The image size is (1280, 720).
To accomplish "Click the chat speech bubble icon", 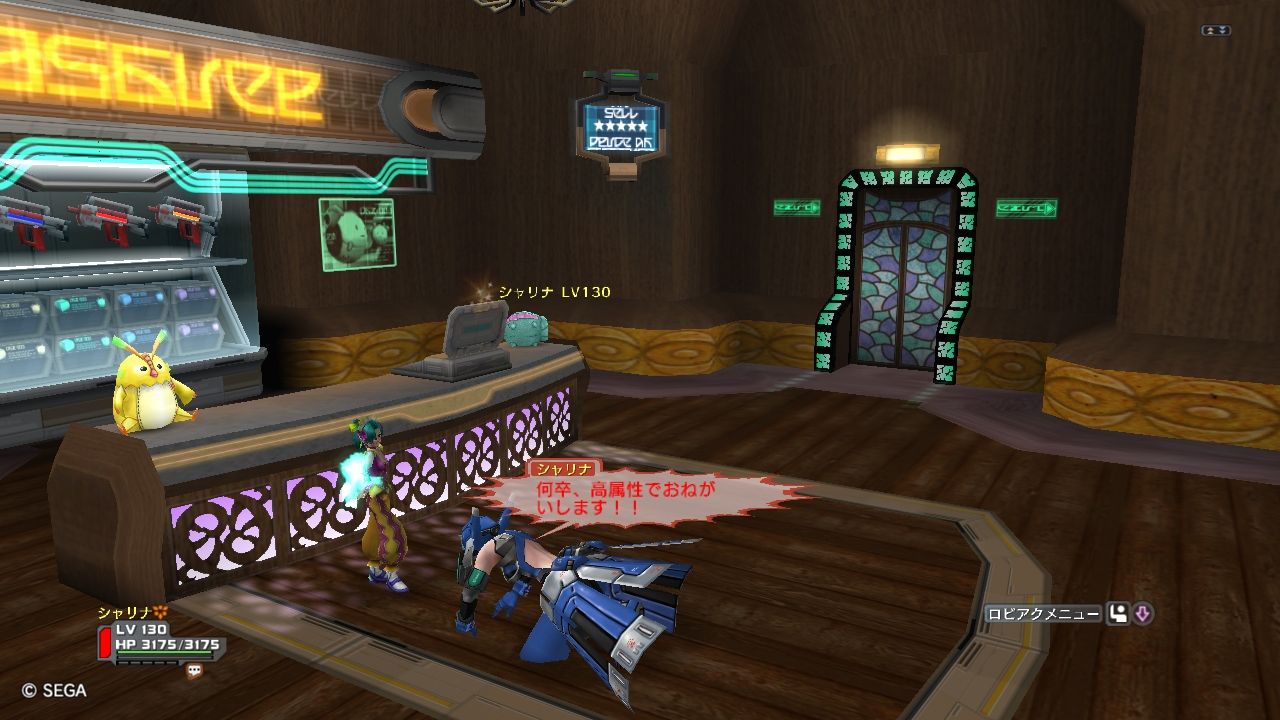I will click(x=194, y=672).
